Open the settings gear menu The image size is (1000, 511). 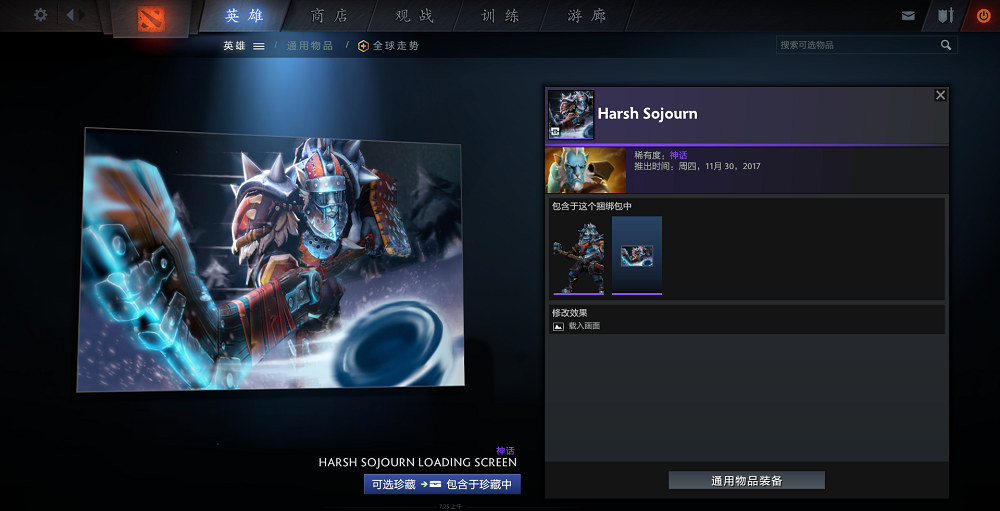coord(40,15)
